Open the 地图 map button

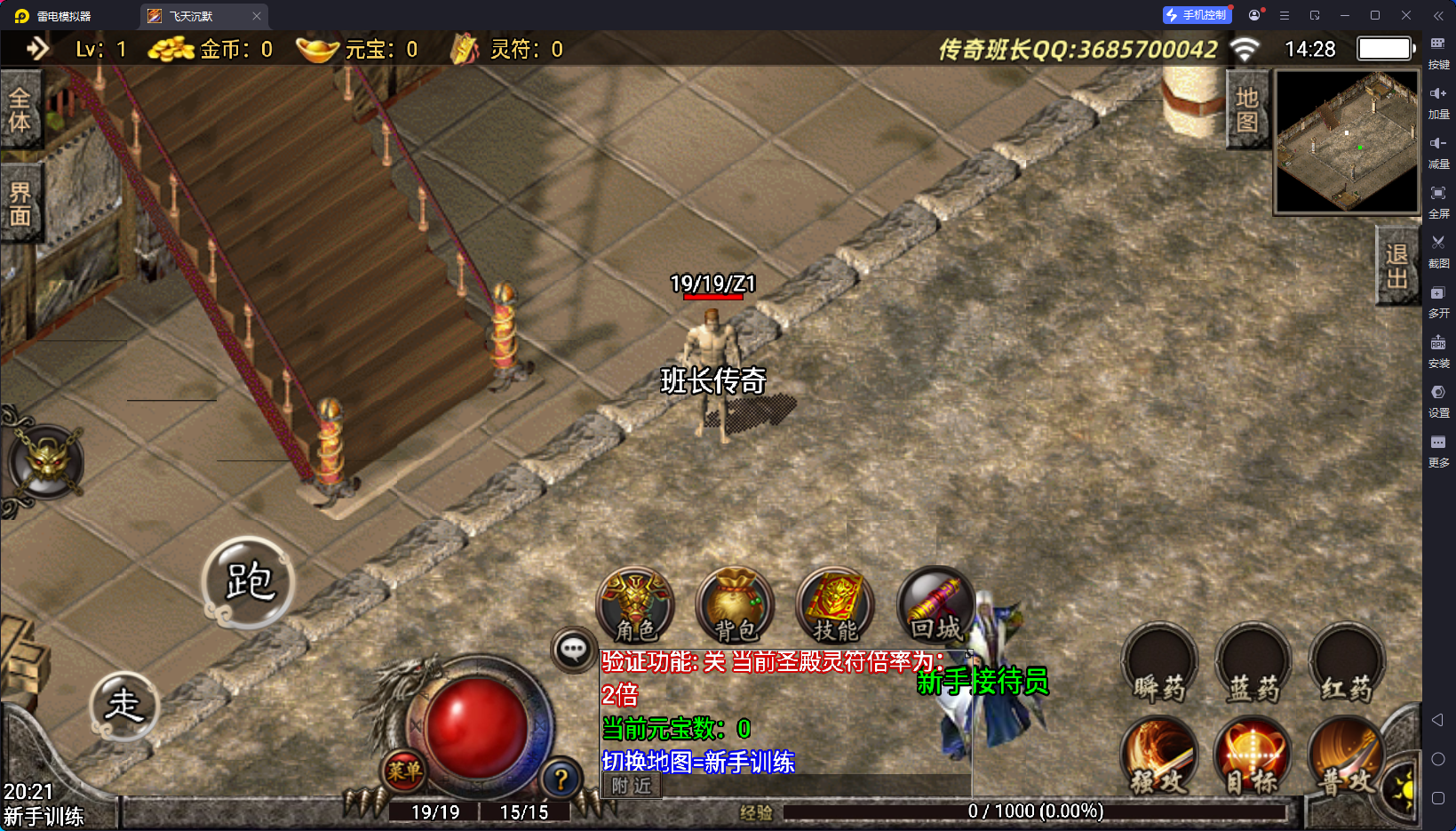tap(1246, 109)
